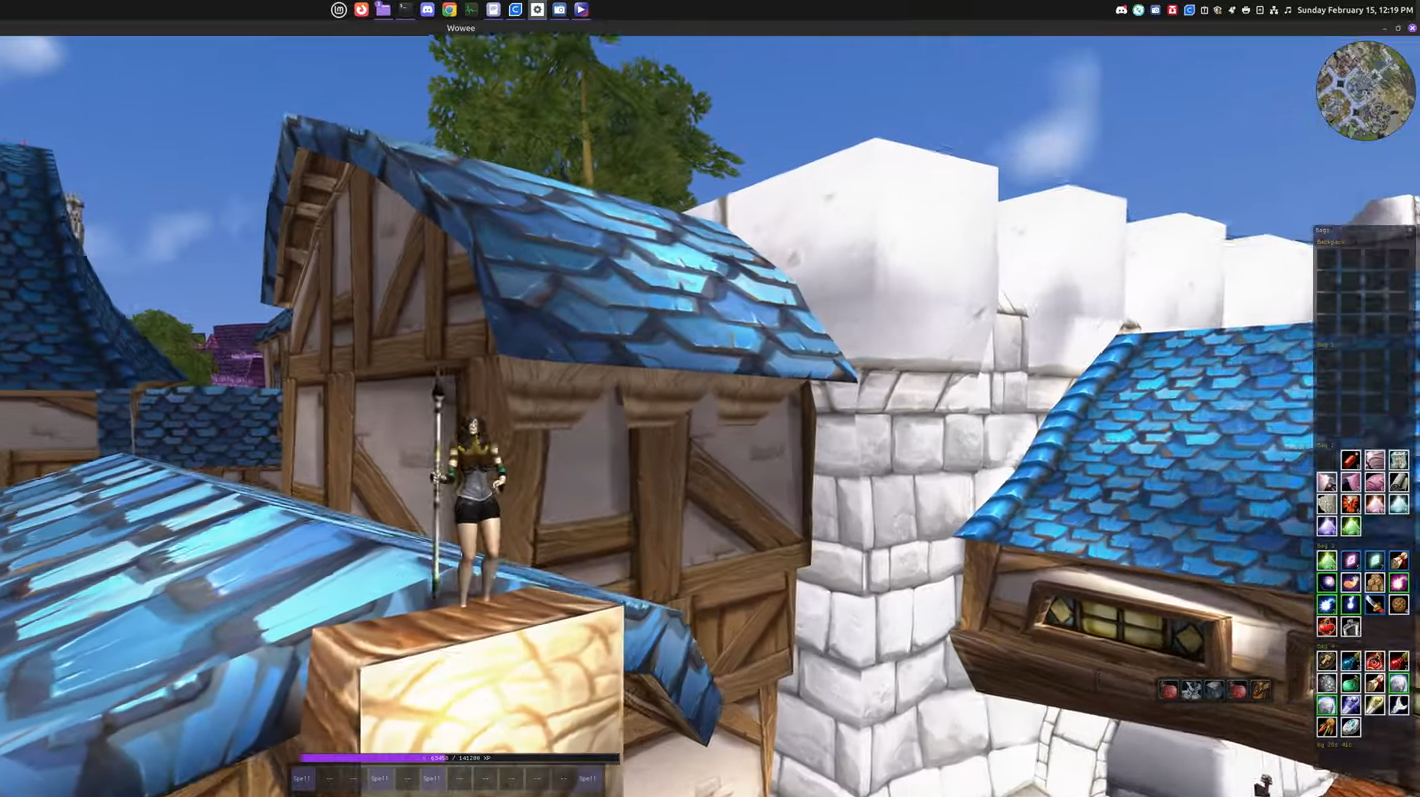Click the heart-shaped trinket in Bag 3
The image size is (1420, 797).
pyautogui.click(x=1326, y=627)
